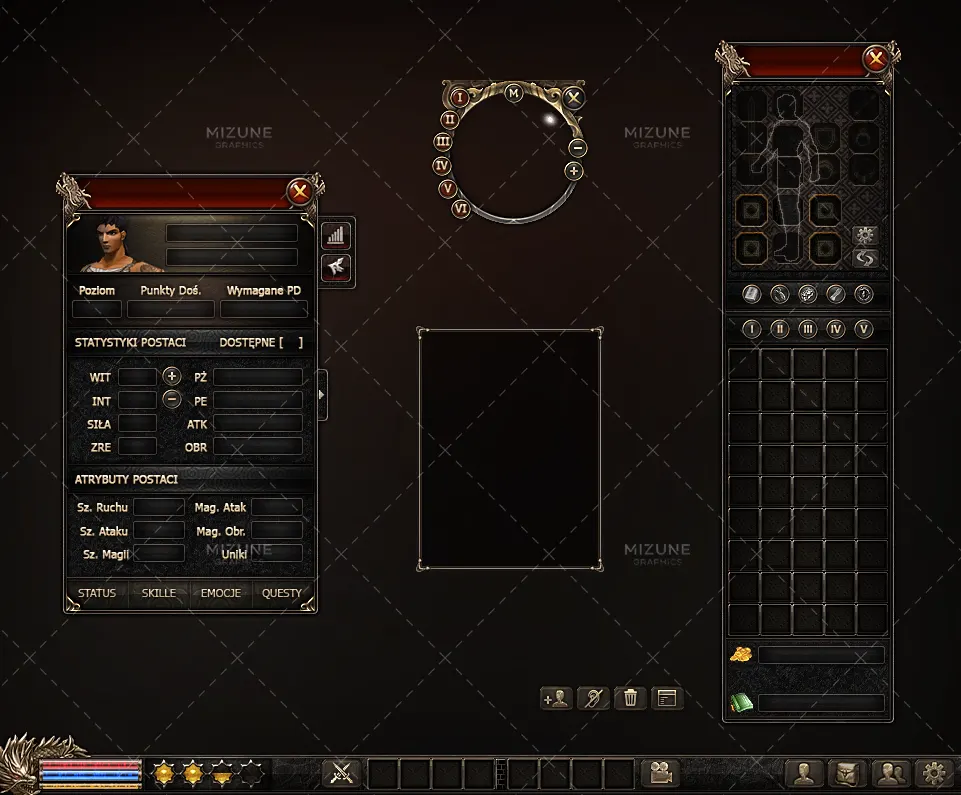
Task: Open settings via bottom bar gear icon
Action: pyautogui.click(x=934, y=773)
